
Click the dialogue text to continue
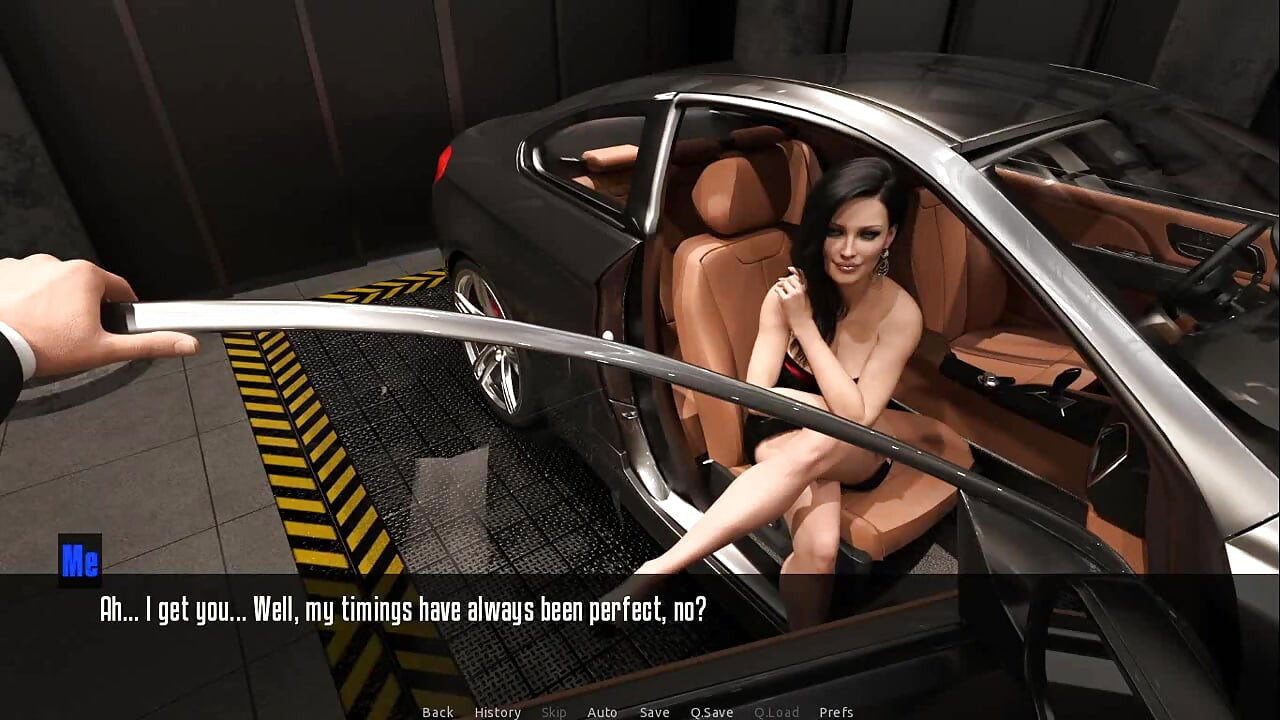click(403, 610)
